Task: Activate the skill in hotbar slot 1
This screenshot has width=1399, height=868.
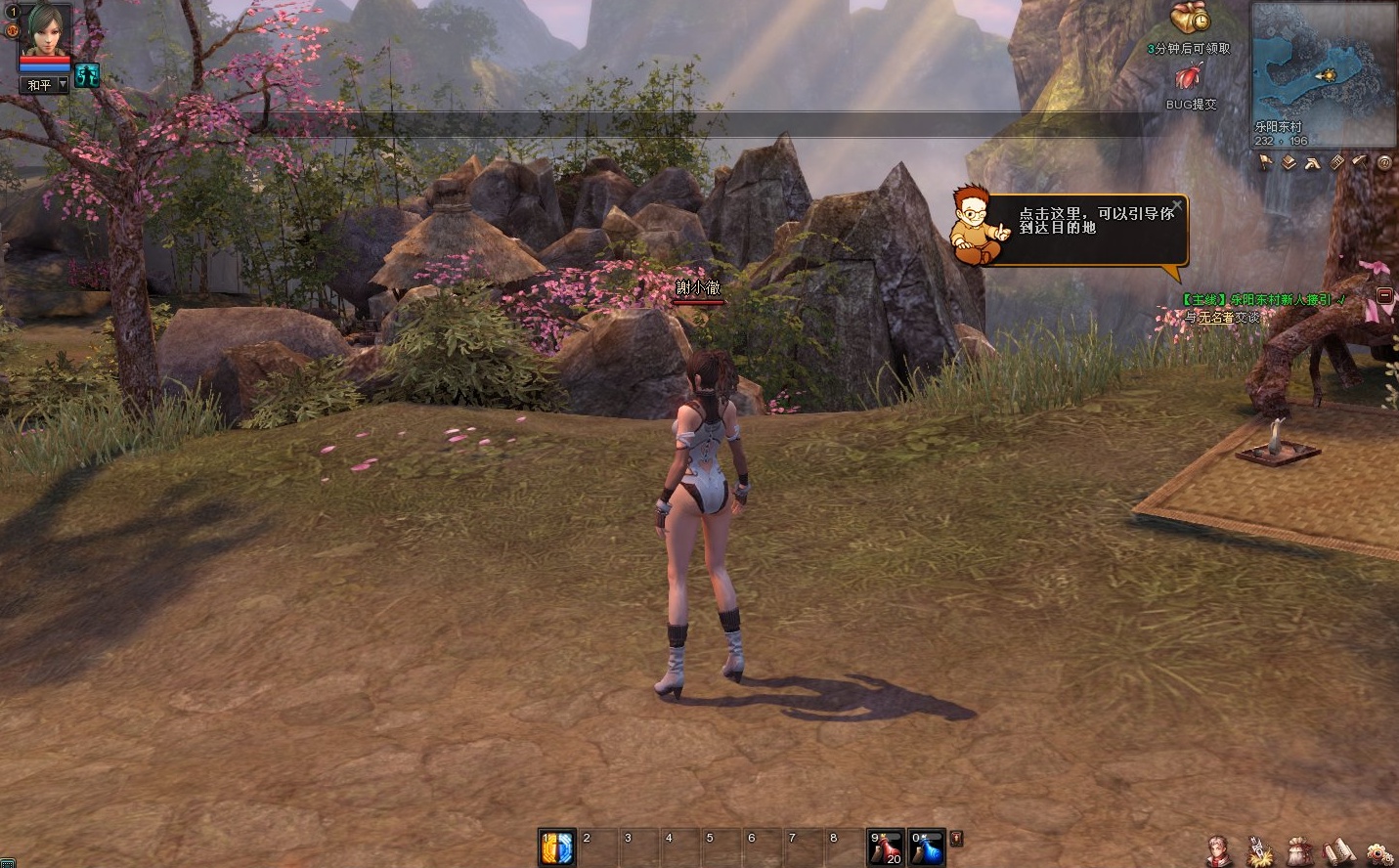Action: 557,847
